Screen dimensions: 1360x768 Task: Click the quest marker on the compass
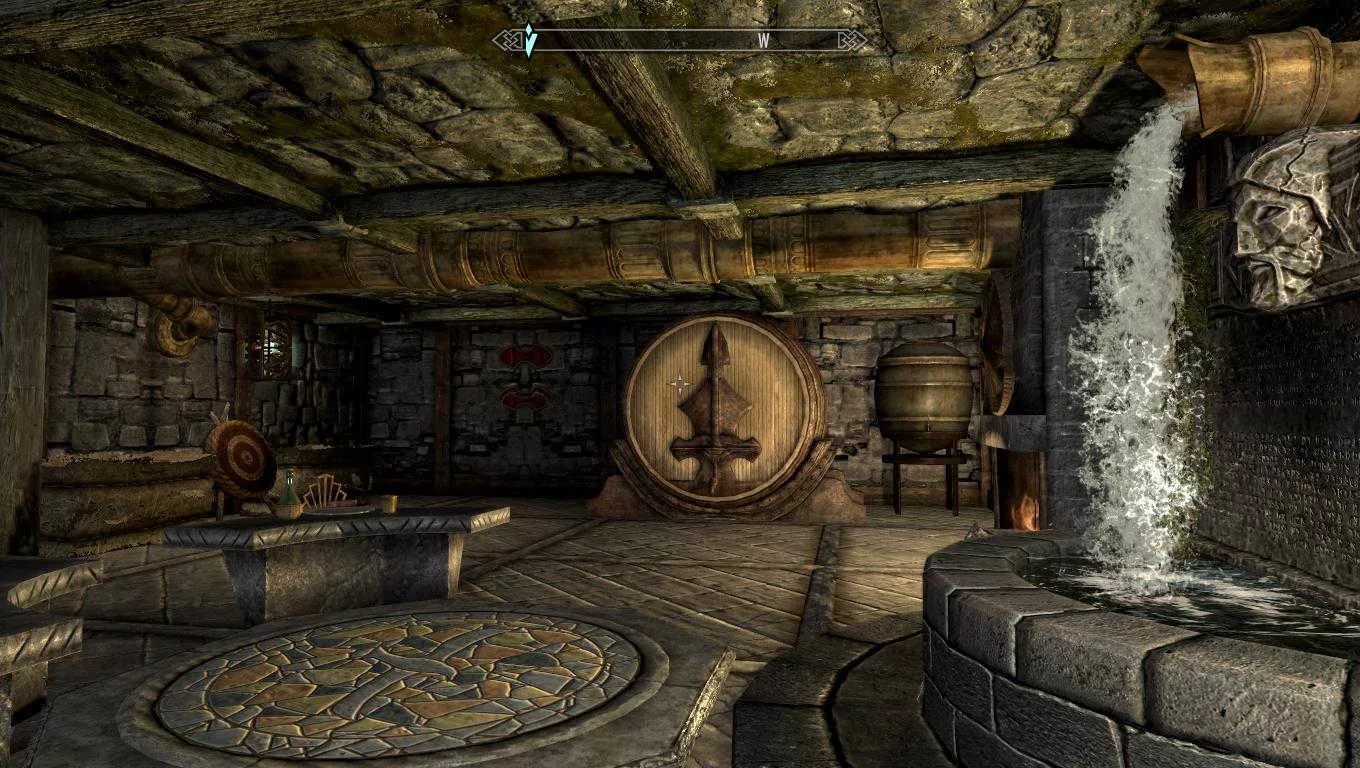point(531,41)
